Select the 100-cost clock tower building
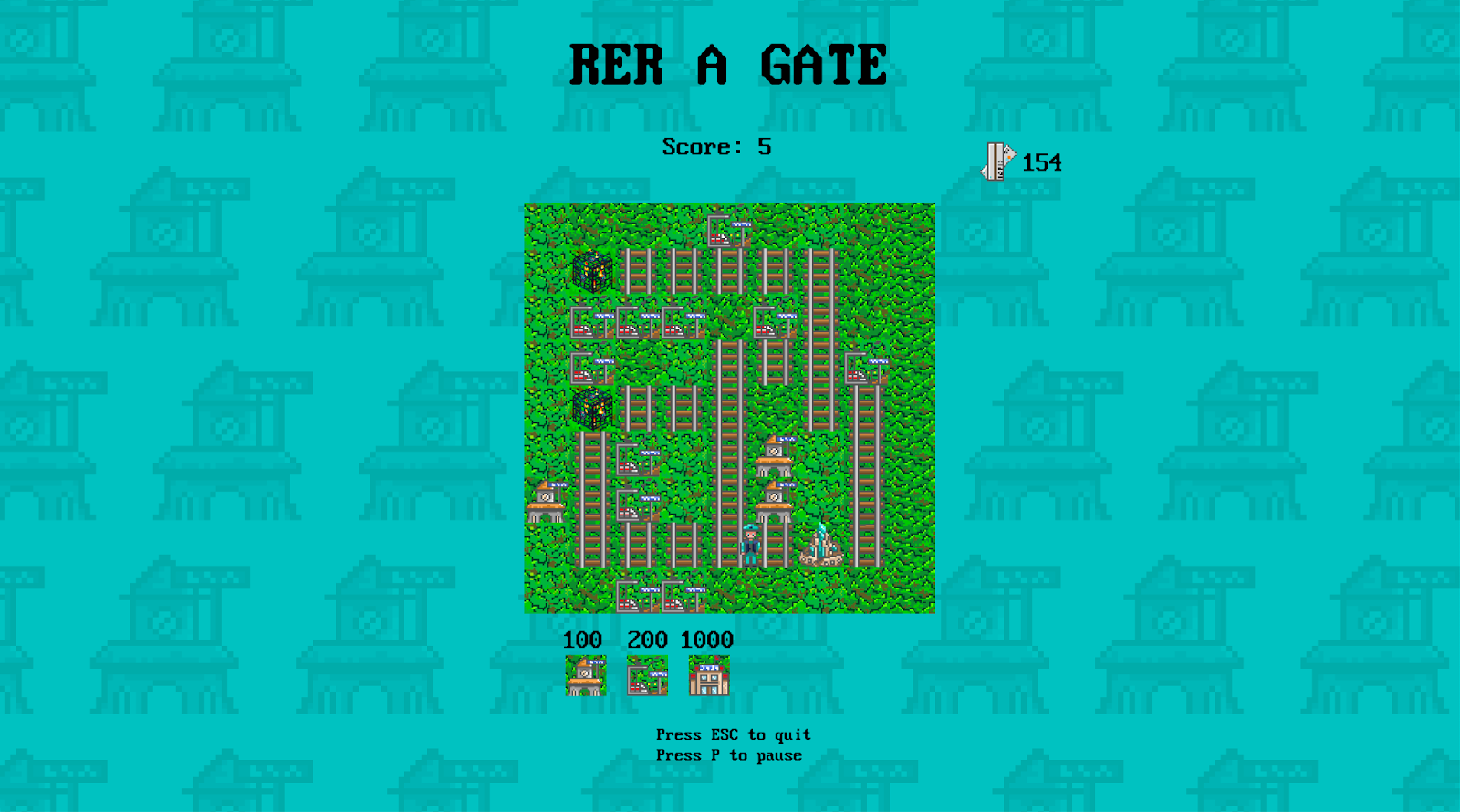This screenshot has width=1460, height=812. tap(585, 676)
